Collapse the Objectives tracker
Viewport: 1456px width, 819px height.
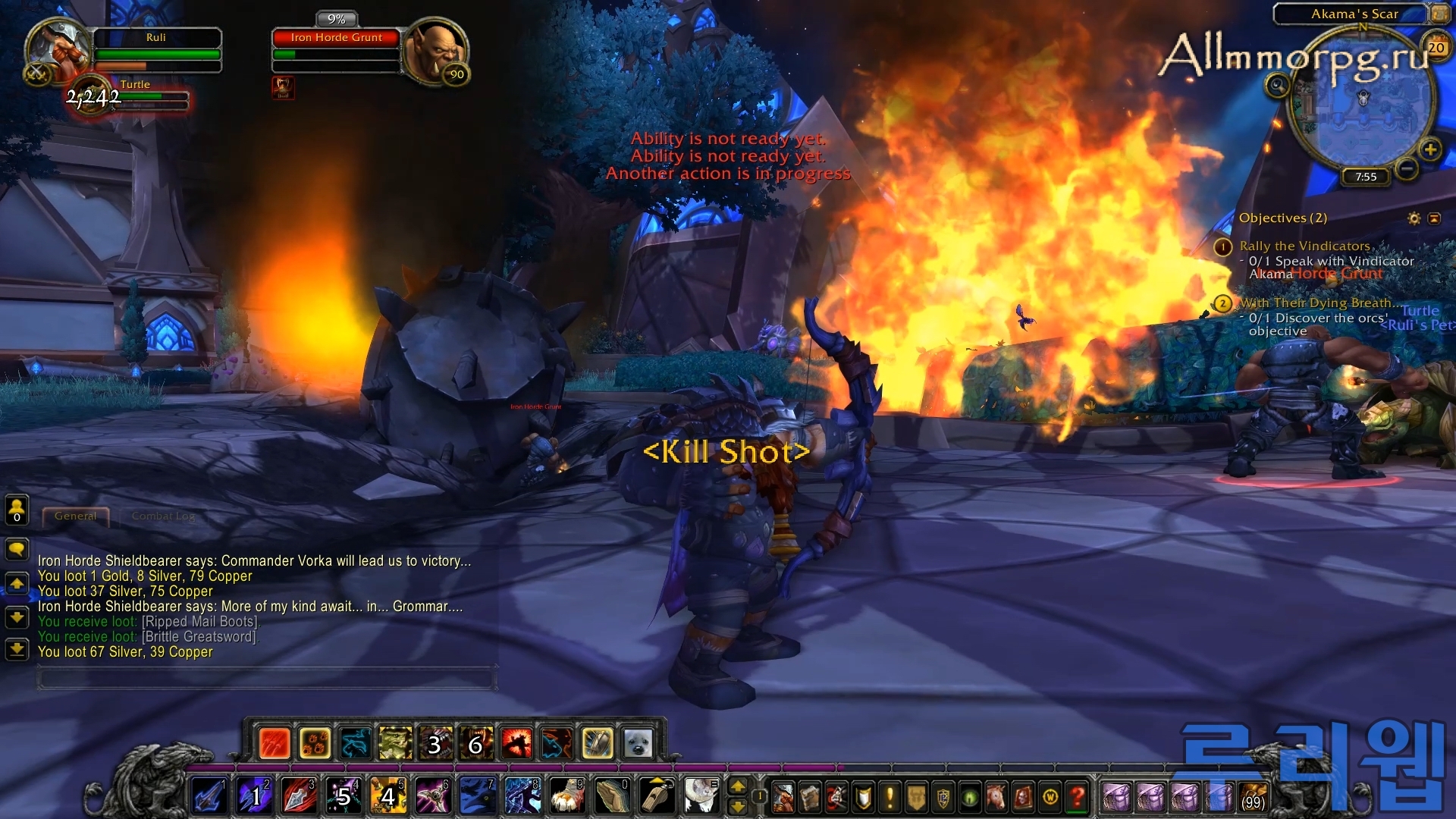pos(1434,218)
